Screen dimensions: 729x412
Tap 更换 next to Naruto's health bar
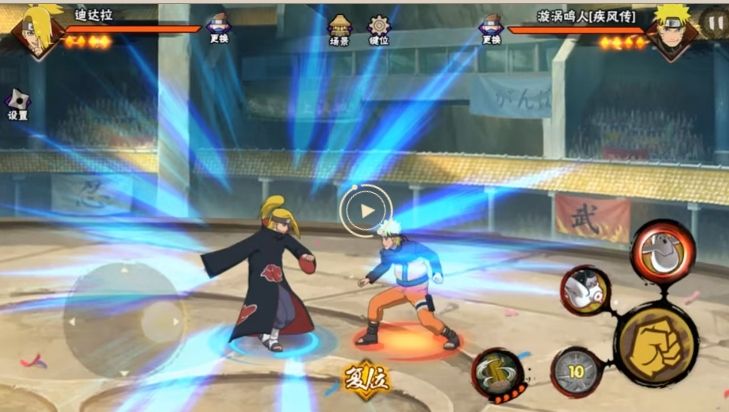490,27
